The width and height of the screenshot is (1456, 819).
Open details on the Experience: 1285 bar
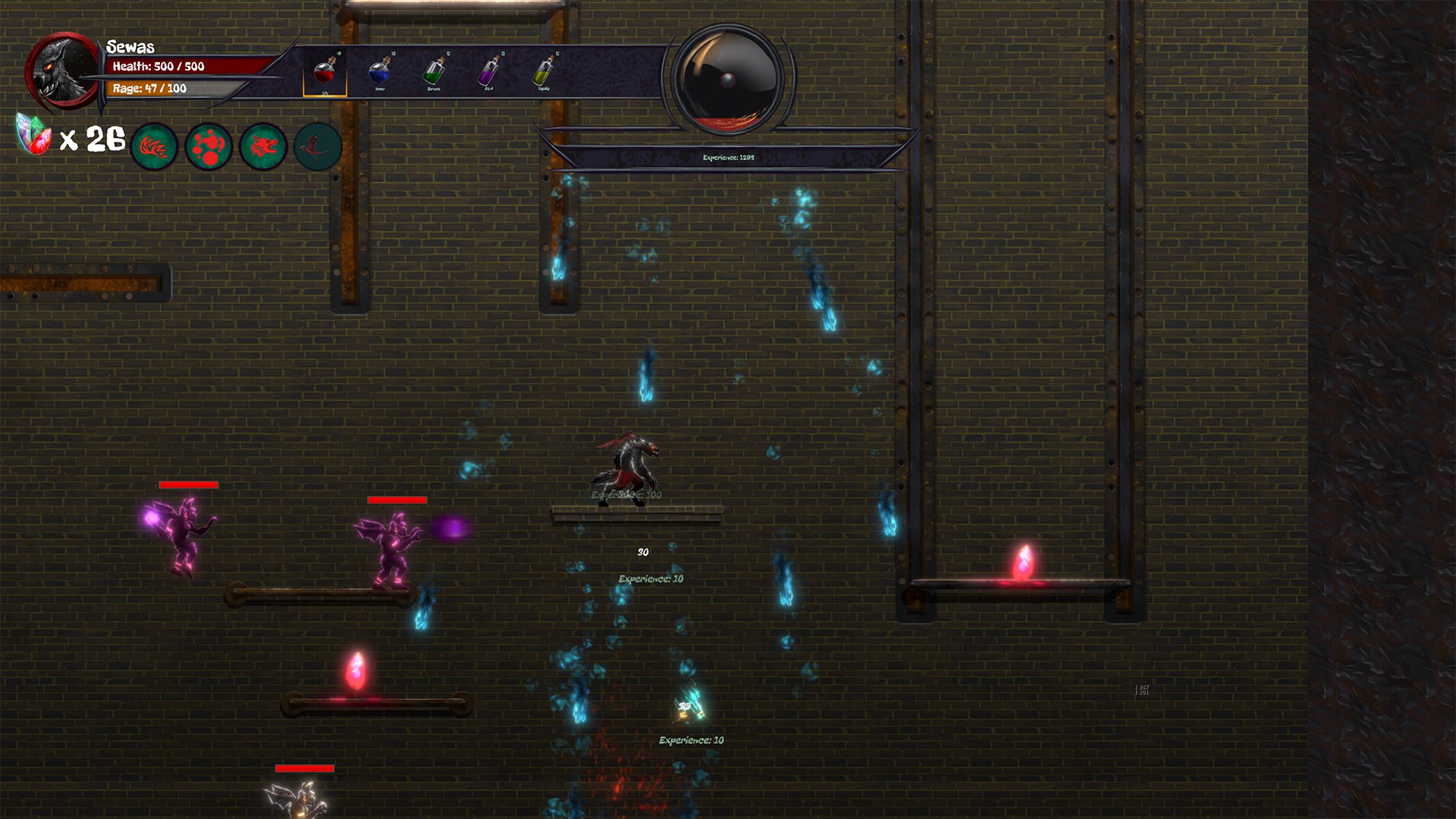(x=728, y=157)
